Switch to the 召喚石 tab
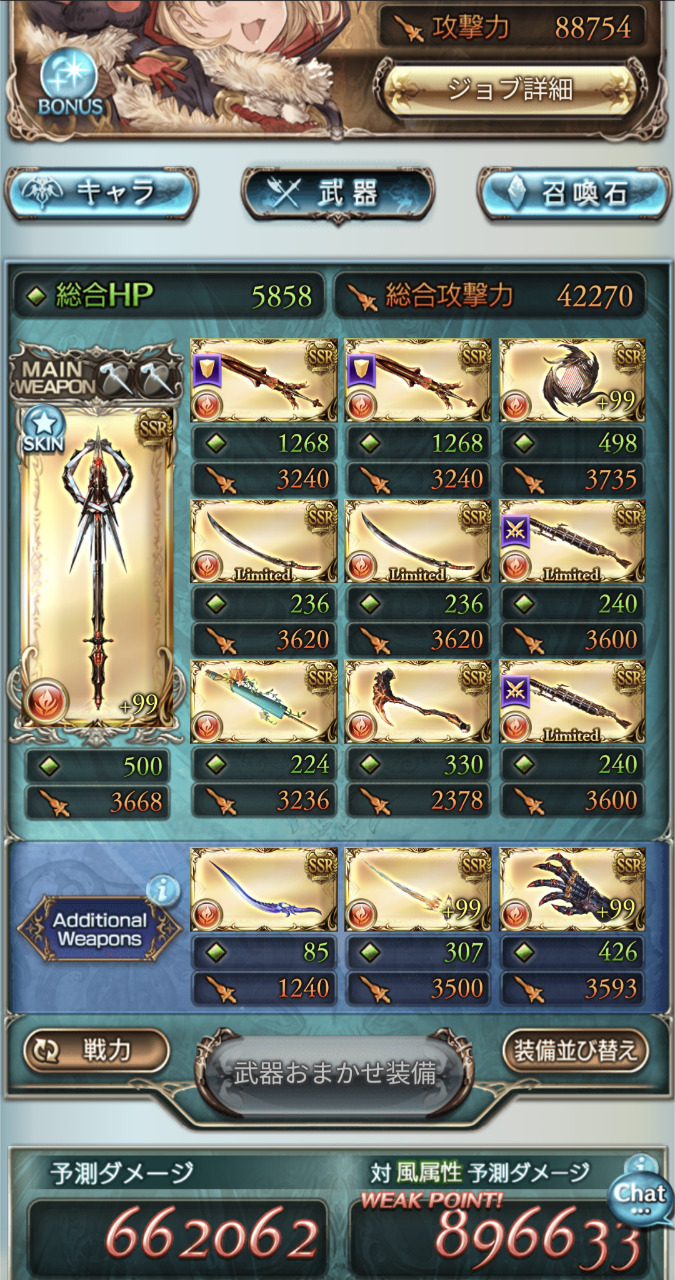This screenshot has height=1280, width=675. 573,194
